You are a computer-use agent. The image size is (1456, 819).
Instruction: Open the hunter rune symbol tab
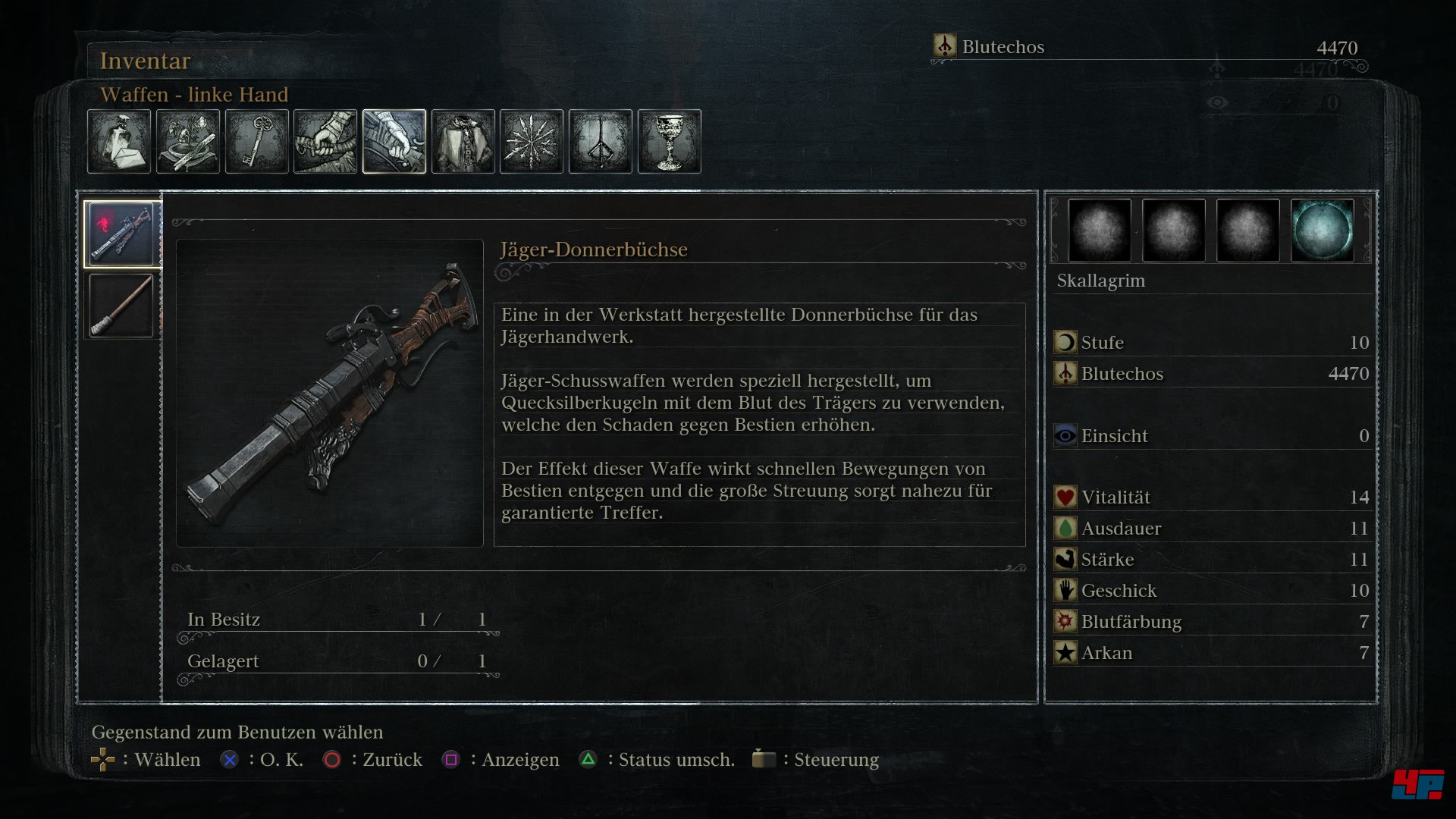[x=601, y=142]
